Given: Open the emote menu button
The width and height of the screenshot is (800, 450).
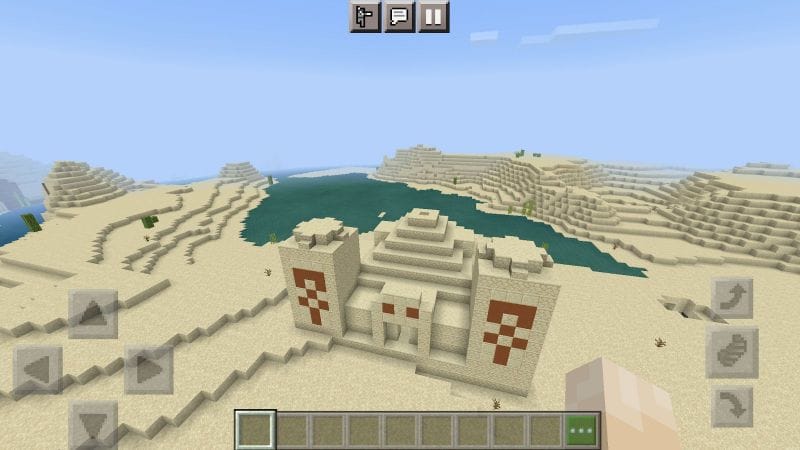Looking at the screenshot, I should click(365, 16).
